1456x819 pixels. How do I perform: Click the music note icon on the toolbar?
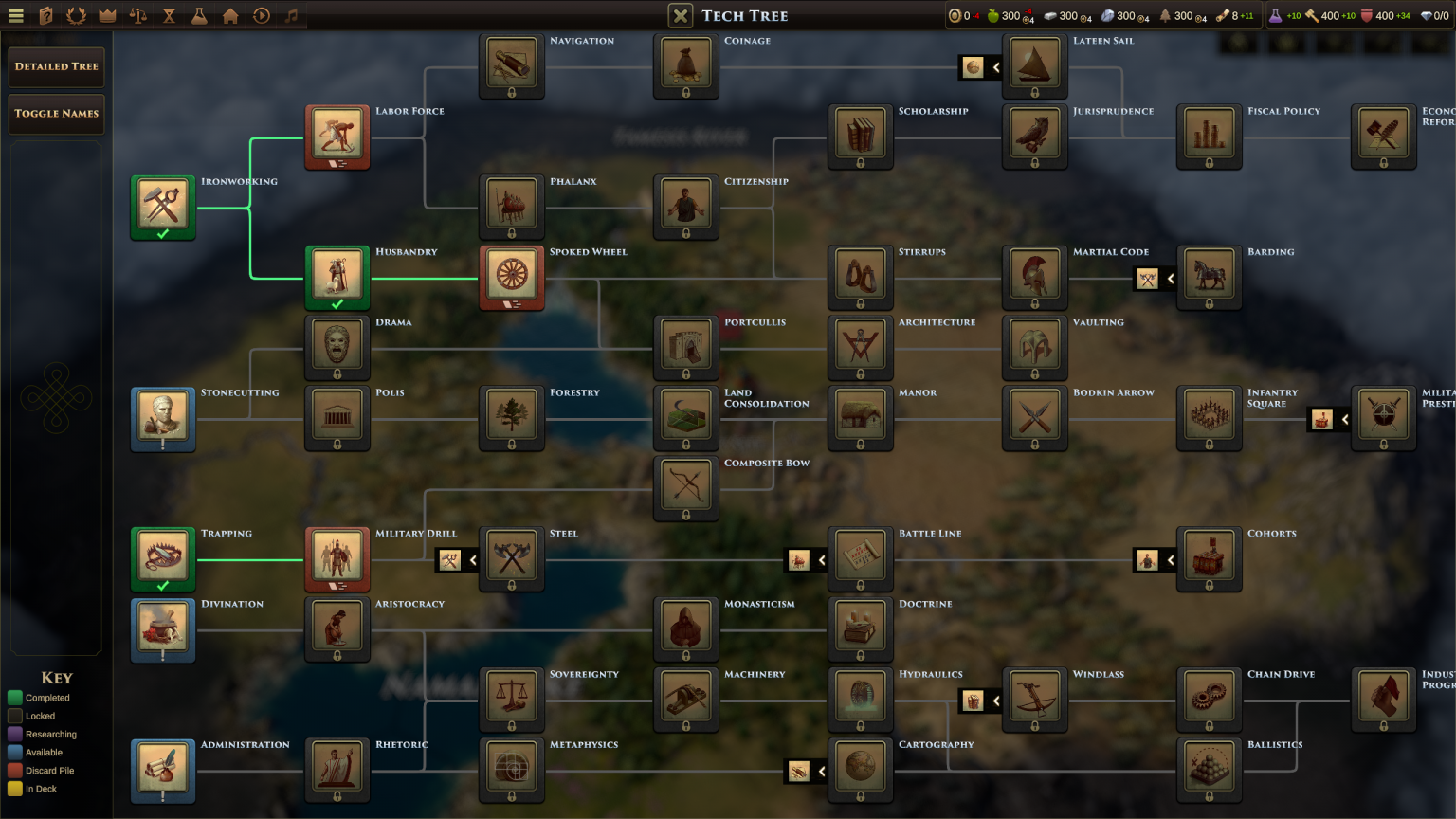click(x=293, y=16)
